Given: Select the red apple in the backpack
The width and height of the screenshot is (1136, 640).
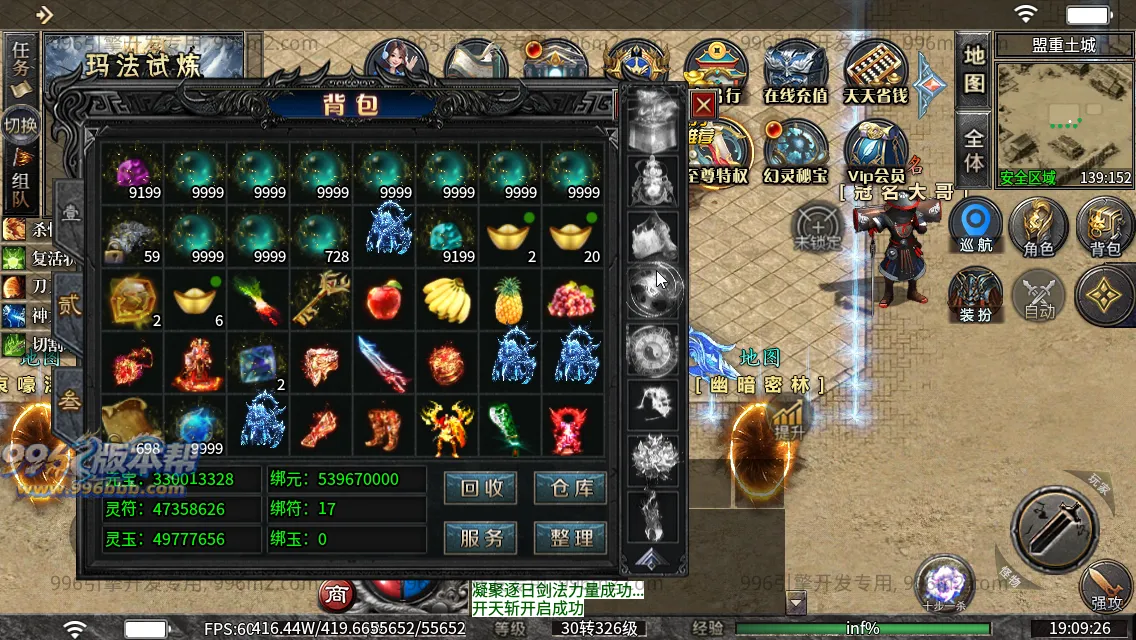Looking at the screenshot, I should tap(384, 297).
